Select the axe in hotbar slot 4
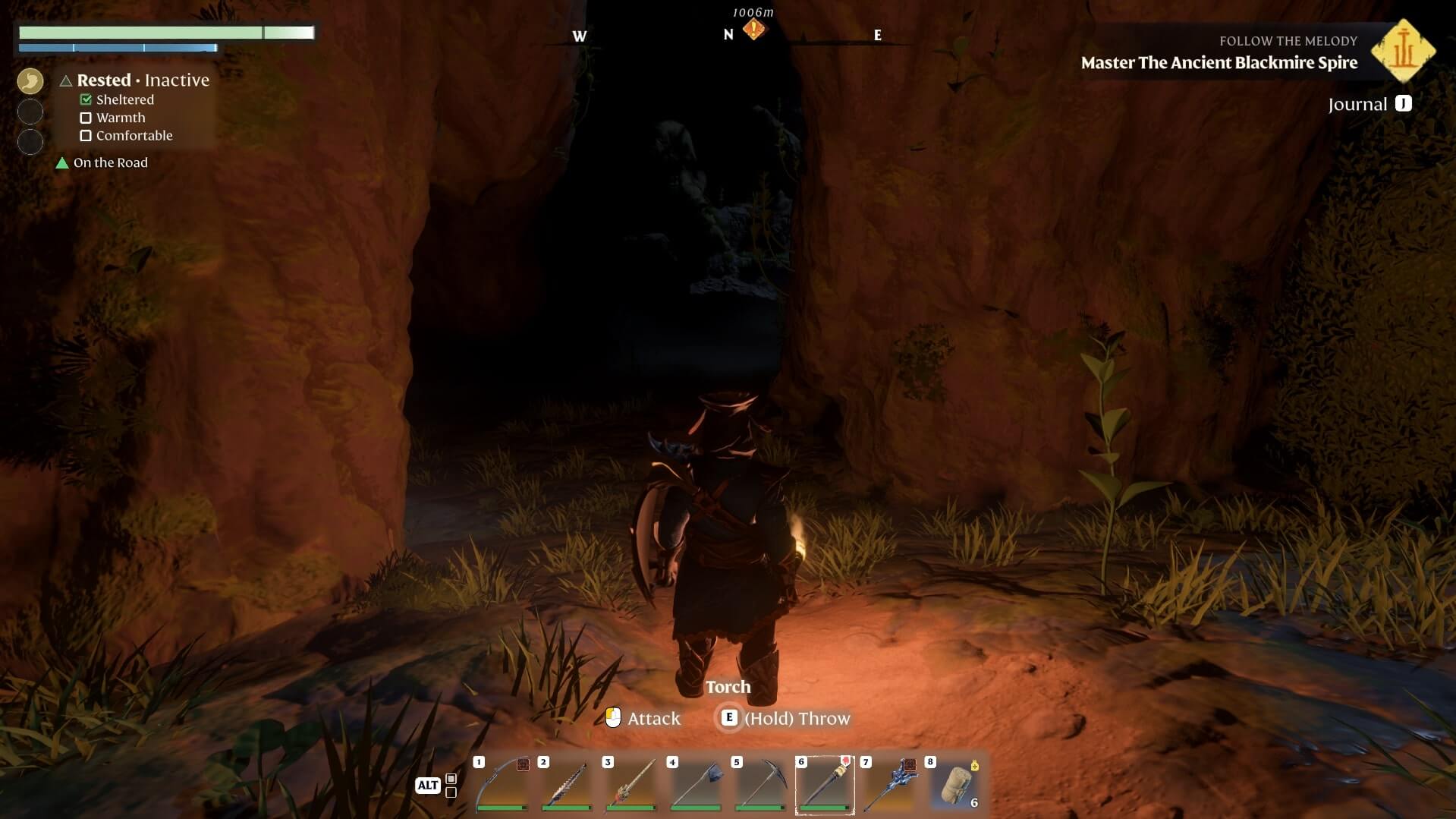 (696, 785)
